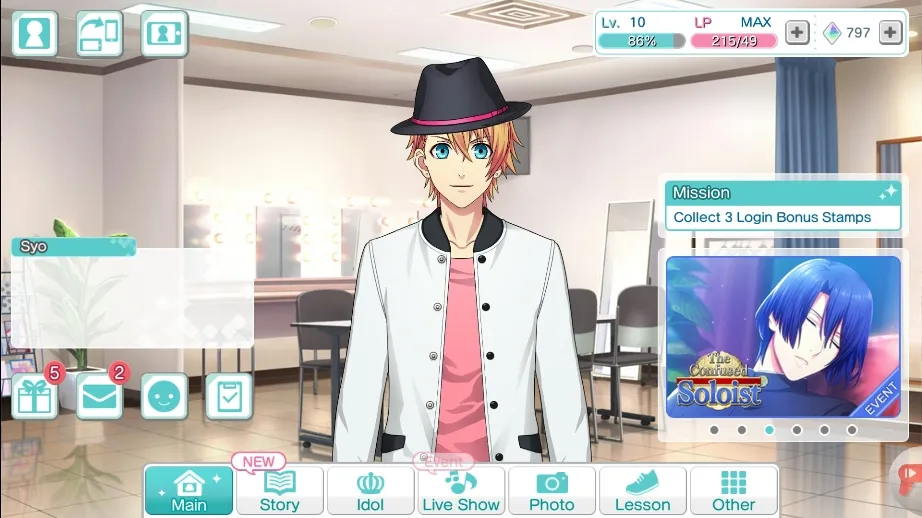Tap the smiley face icon
Image resolution: width=922 pixels, height=518 pixels.
click(164, 397)
